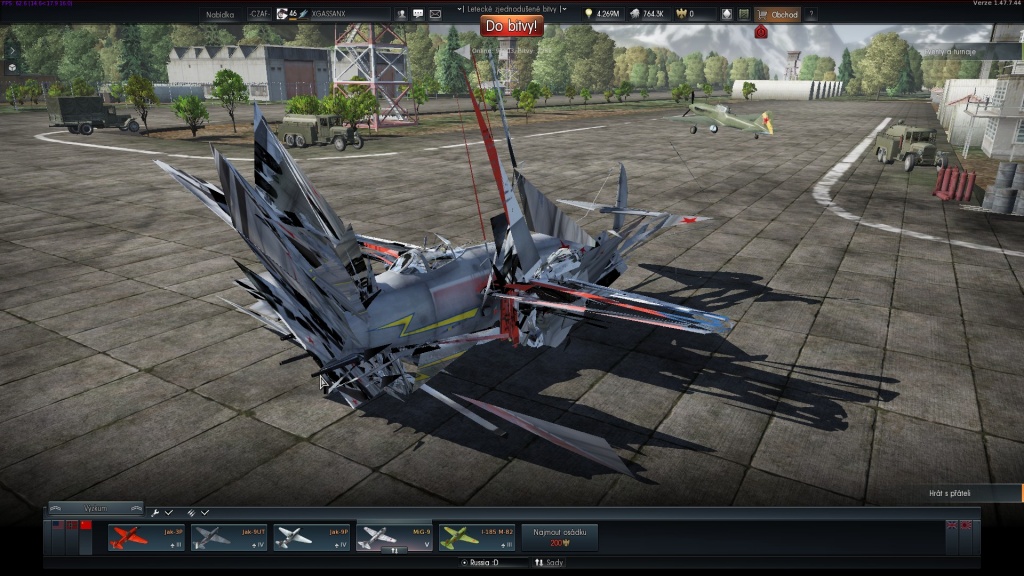Screen dimensions: 1024x576
Task: Open the Nabídka menu
Action: (x=220, y=14)
